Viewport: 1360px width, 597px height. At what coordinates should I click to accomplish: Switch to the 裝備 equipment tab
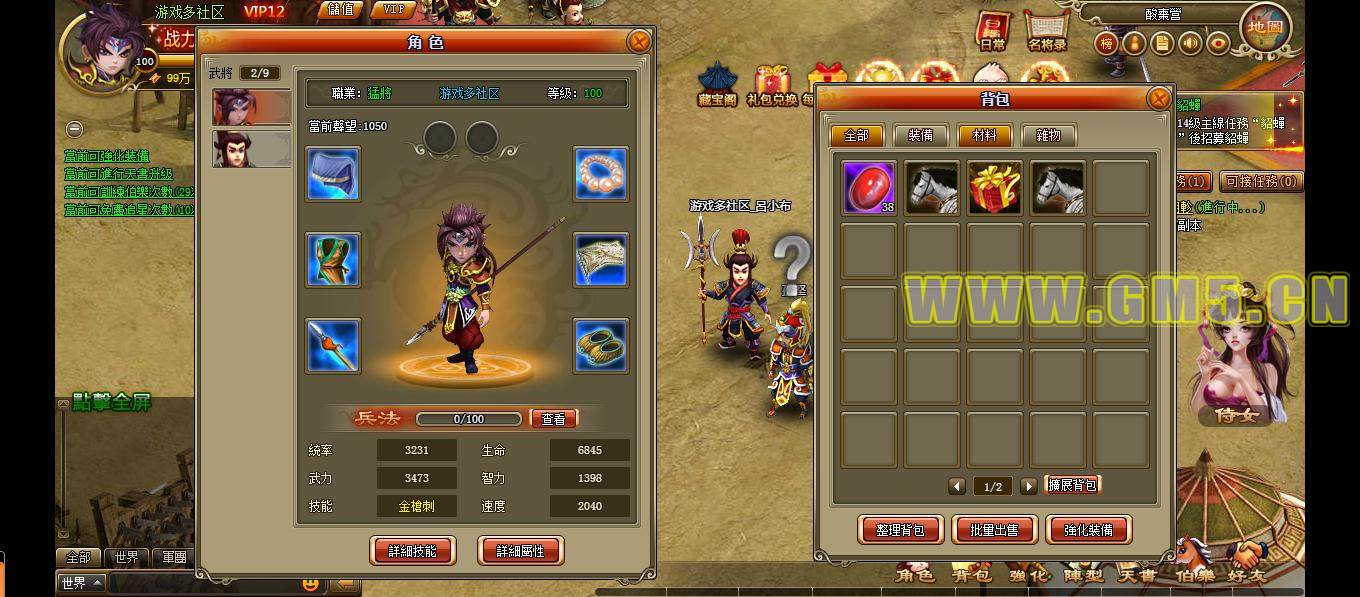(x=920, y=136)
